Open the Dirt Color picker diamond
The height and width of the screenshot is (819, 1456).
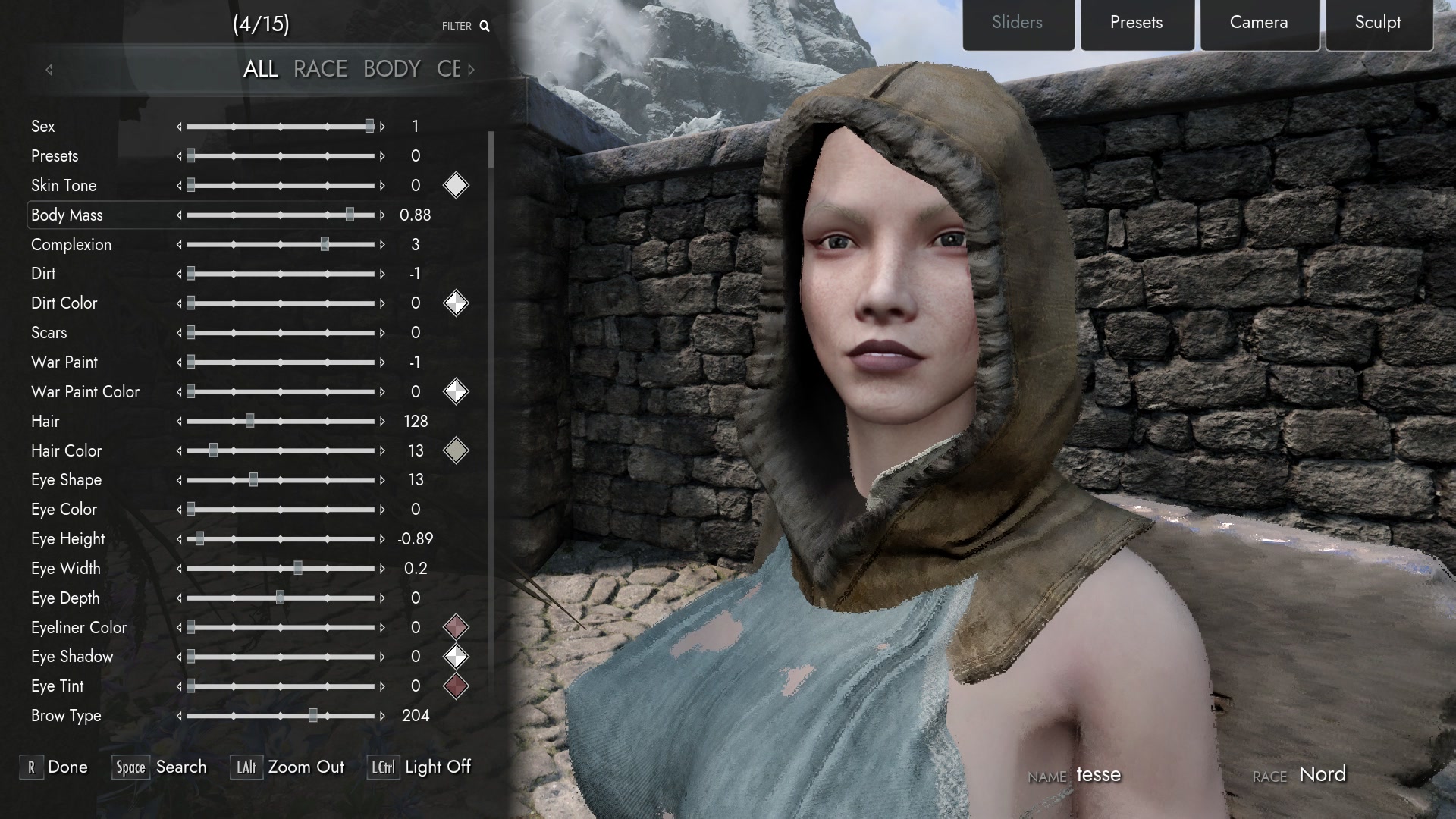click(x=456, y=303)
